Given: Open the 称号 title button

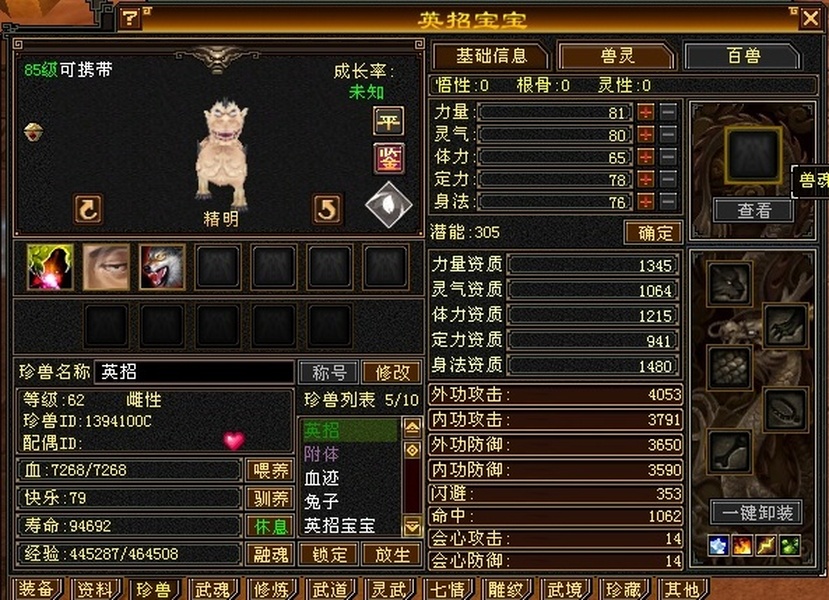Looking at the screenshot, I should coord(329,372).
